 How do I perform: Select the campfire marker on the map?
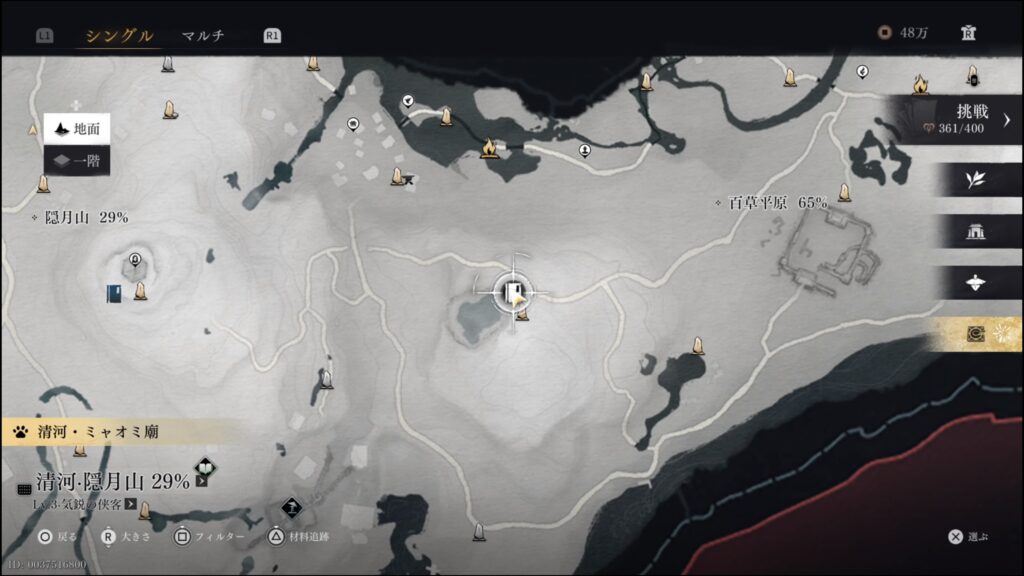tap(489, 149)
